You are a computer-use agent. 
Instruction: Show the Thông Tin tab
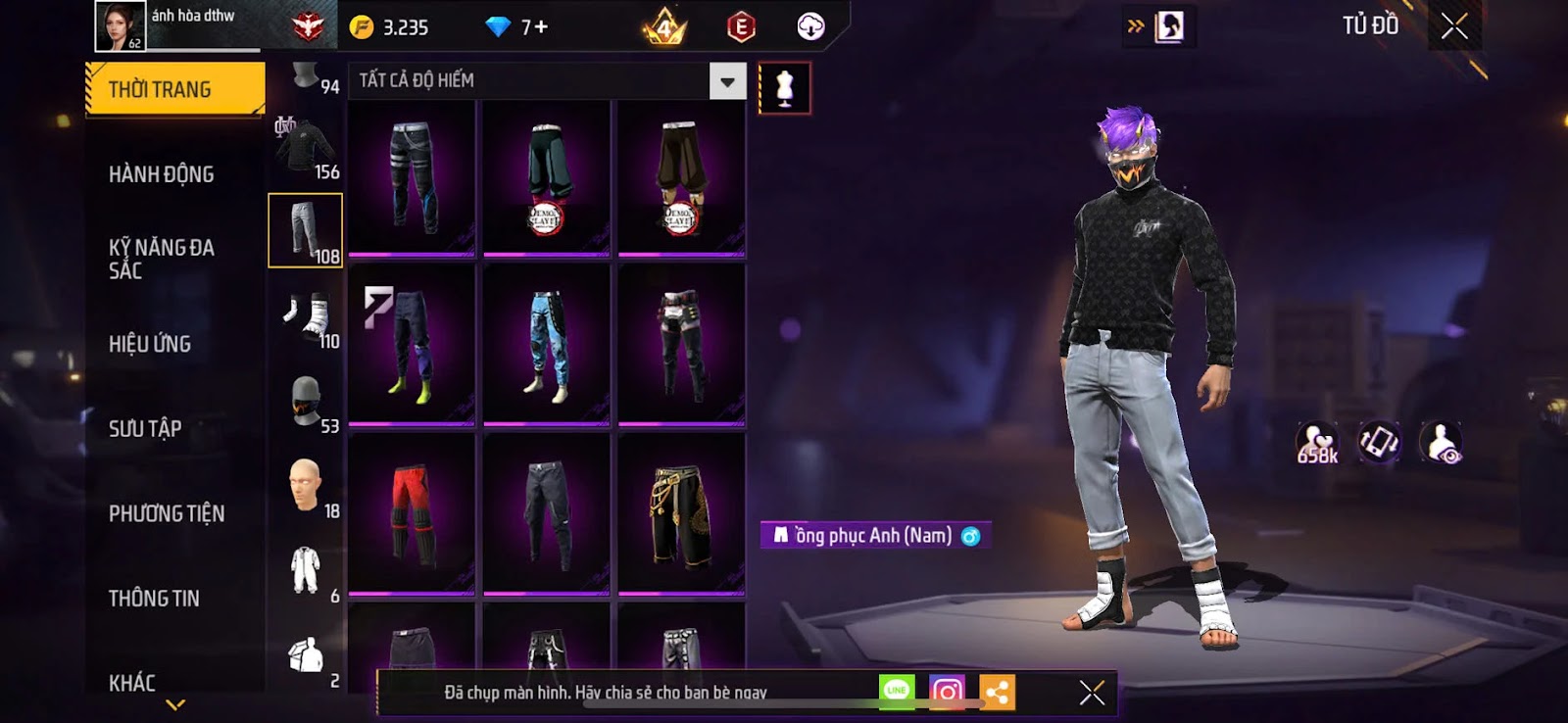click(154, 599)
